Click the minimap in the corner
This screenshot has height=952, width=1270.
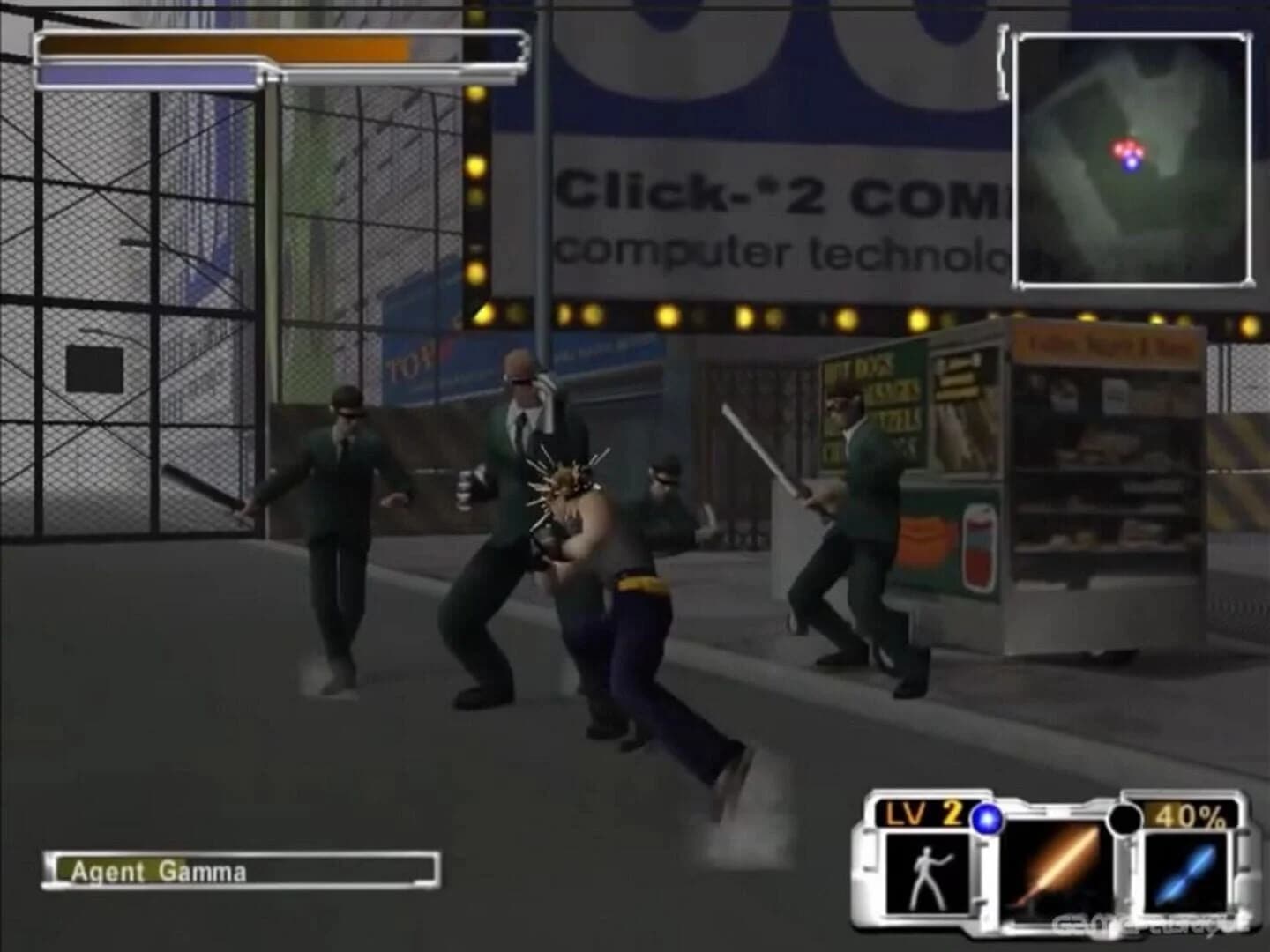pyautogui.click(x=1131, y=159)
